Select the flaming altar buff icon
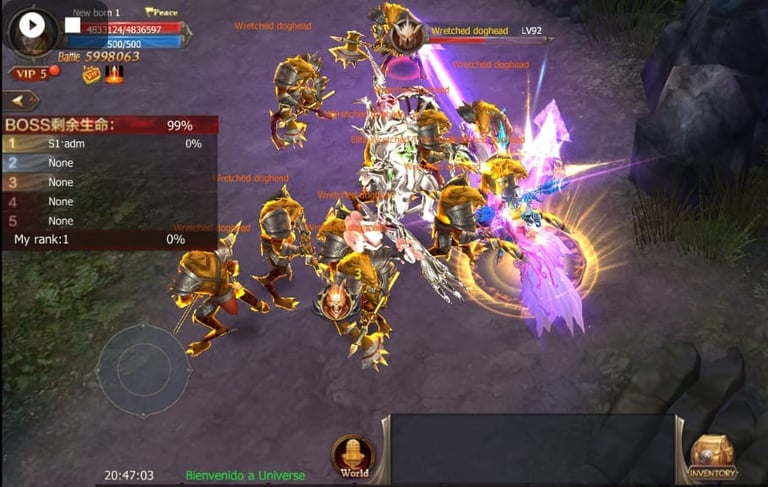 pos(114,74)
